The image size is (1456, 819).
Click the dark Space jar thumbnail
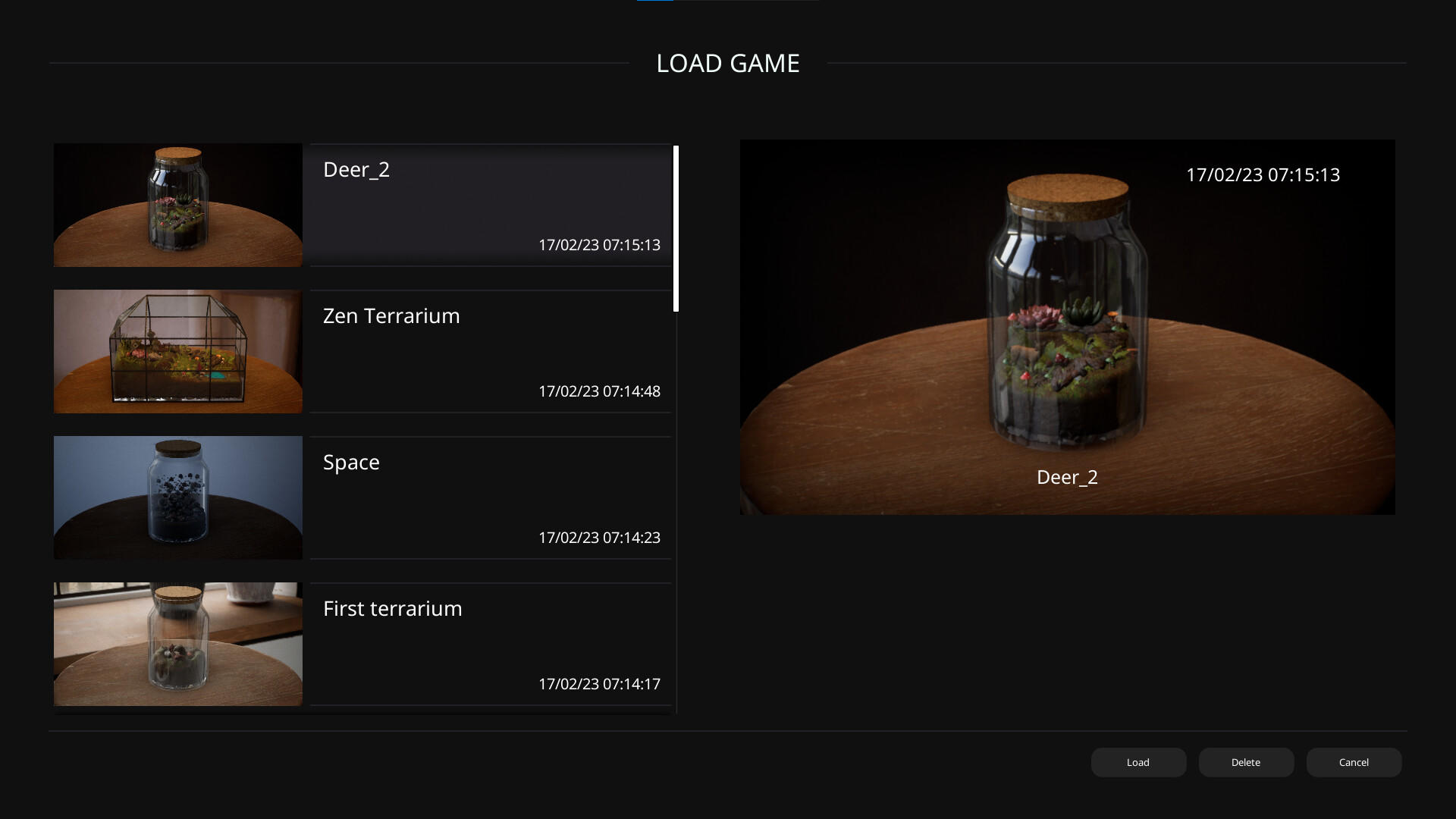coord(177,497)
